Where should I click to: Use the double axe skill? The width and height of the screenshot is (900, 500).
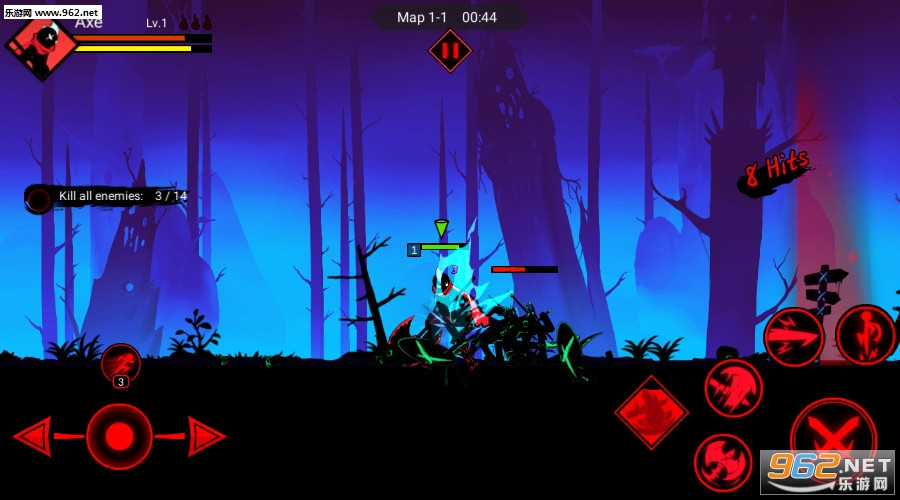(x=722, y=462)
